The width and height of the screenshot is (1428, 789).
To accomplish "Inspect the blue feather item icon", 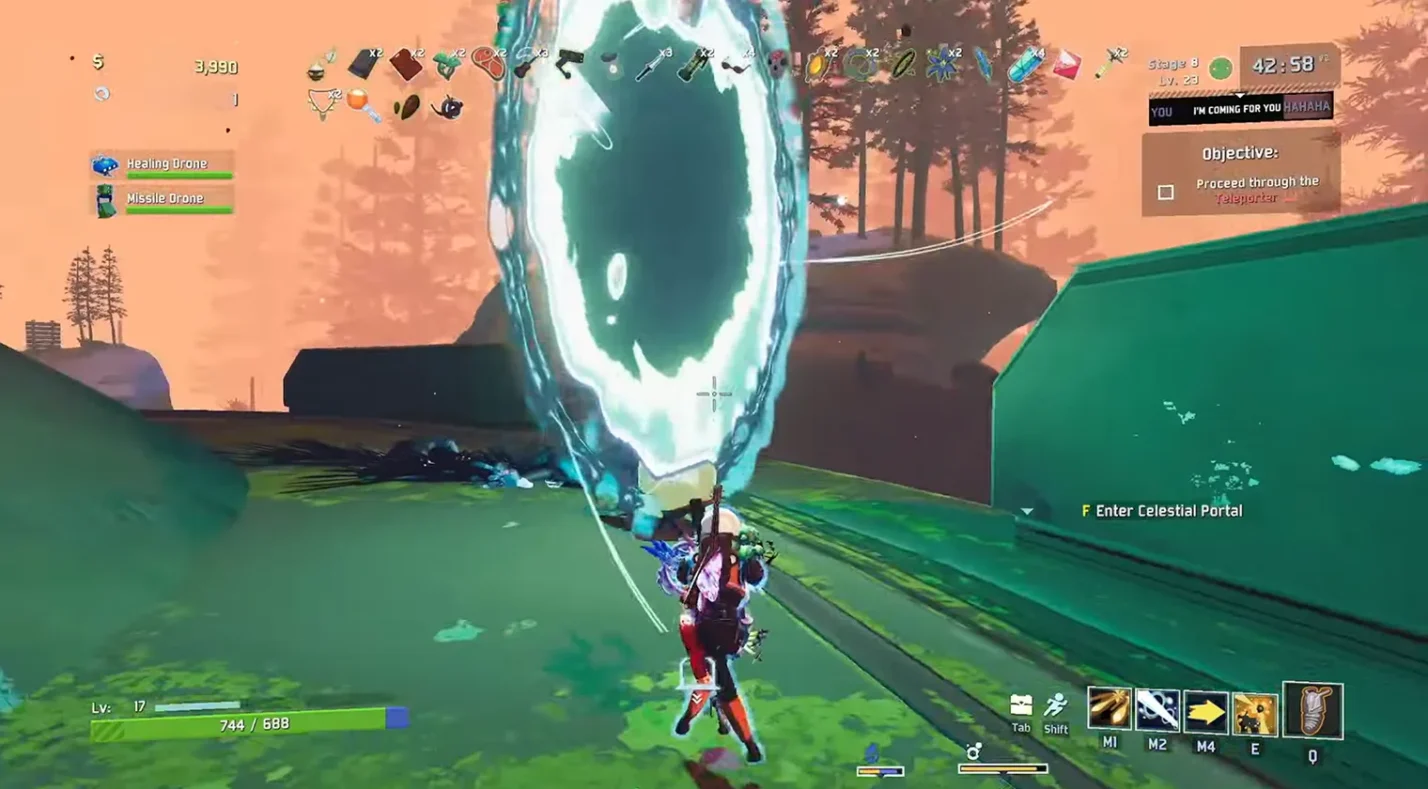I will click(983, 64).
